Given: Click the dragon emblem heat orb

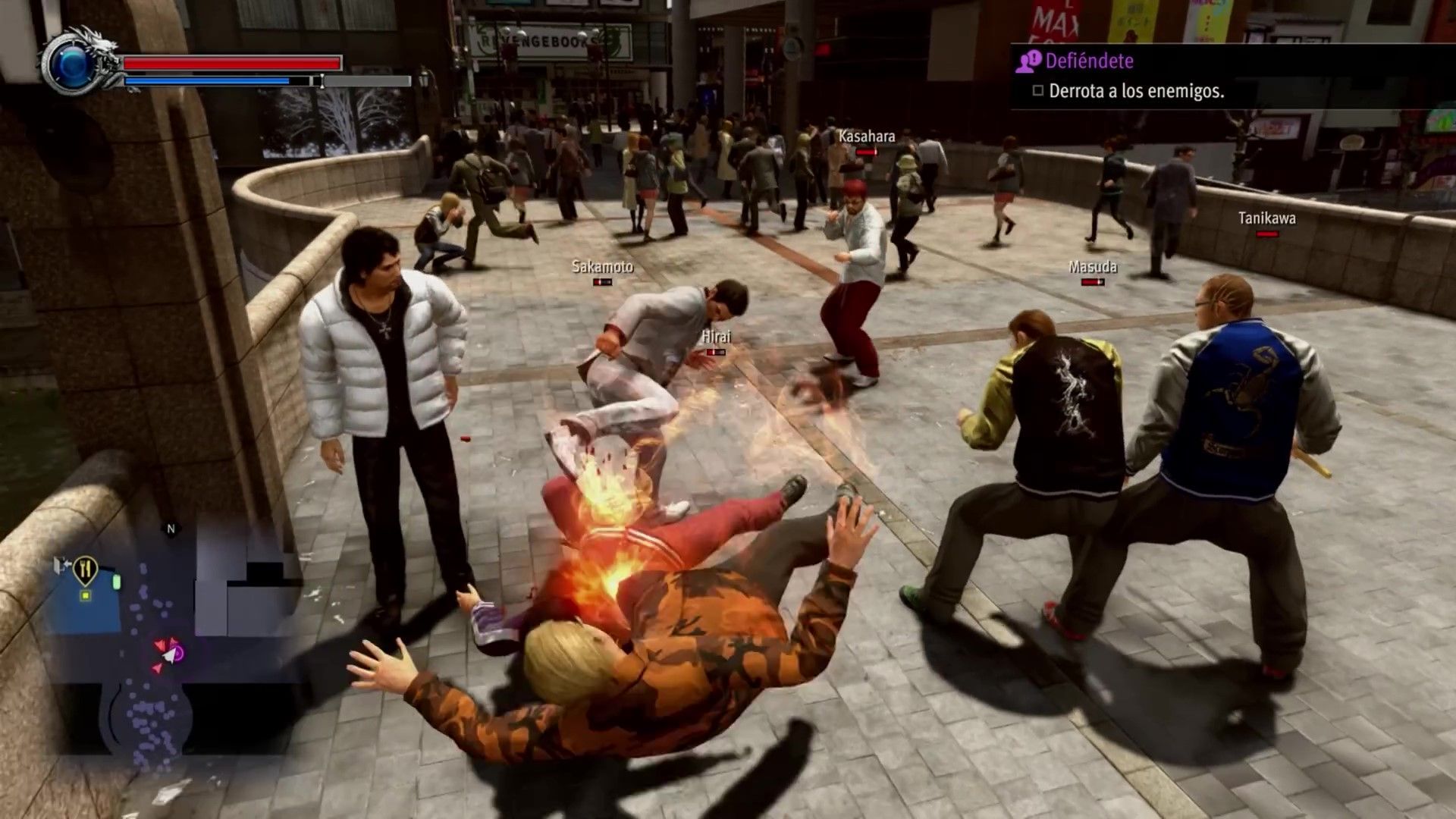Looking at the screenshot, I should tap(72, 68).
